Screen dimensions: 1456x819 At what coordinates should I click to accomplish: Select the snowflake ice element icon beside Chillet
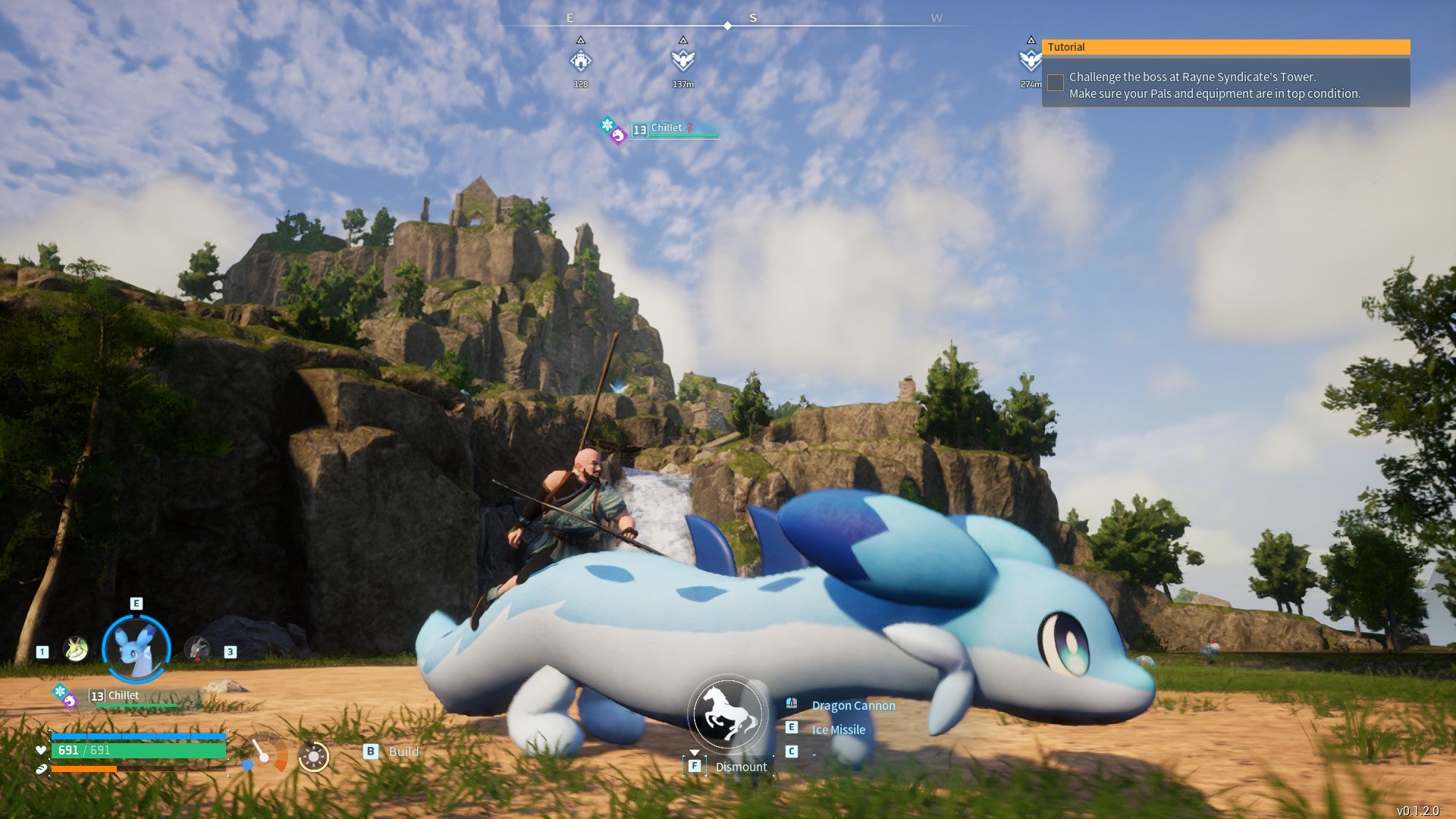coord(61,692)
